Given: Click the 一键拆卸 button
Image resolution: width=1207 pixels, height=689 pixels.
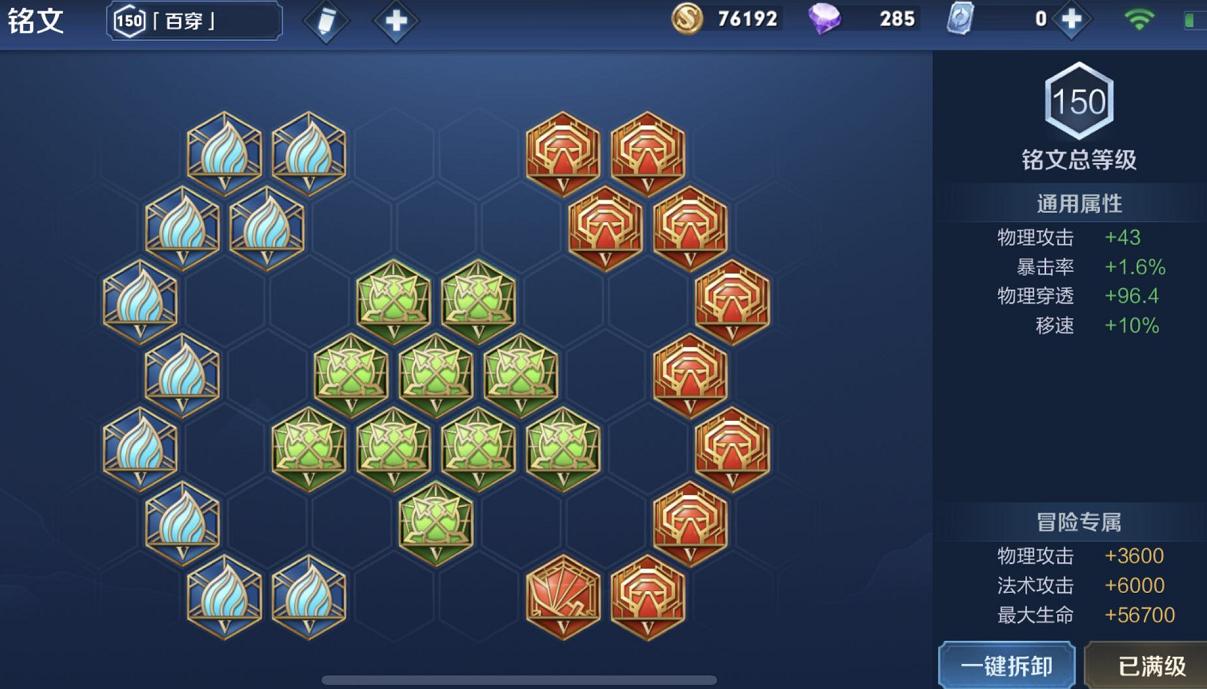Looking at the screenshot, I should pyautogui.click(x=1006, y=665).
